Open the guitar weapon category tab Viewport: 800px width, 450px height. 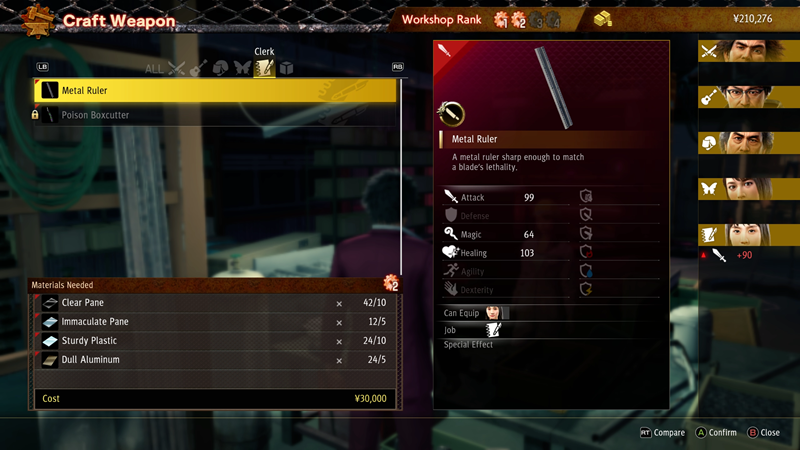click(x=198, y=69)
